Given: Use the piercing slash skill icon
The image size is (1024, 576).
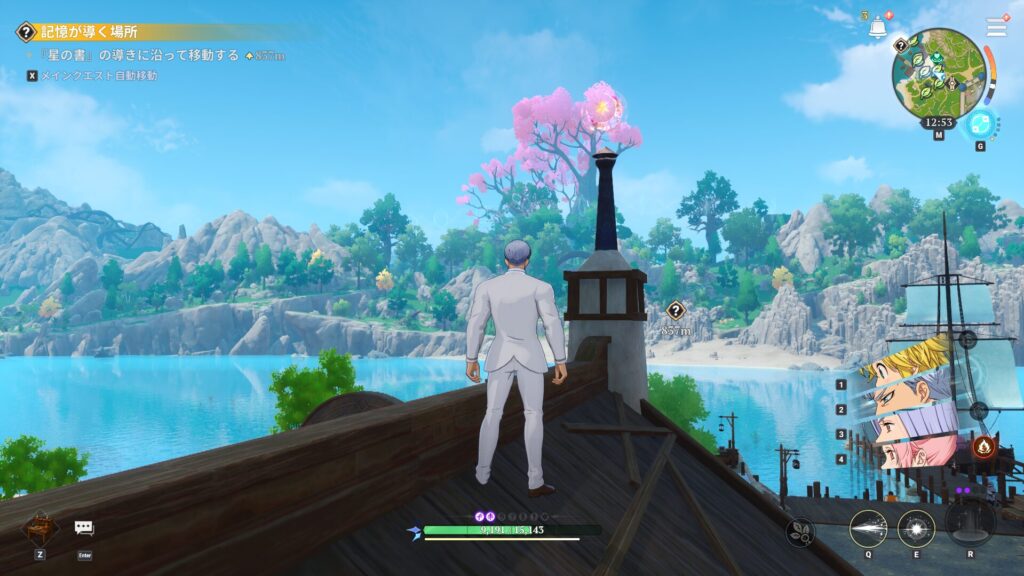Looking at the screenshot, I should (868, 528).
